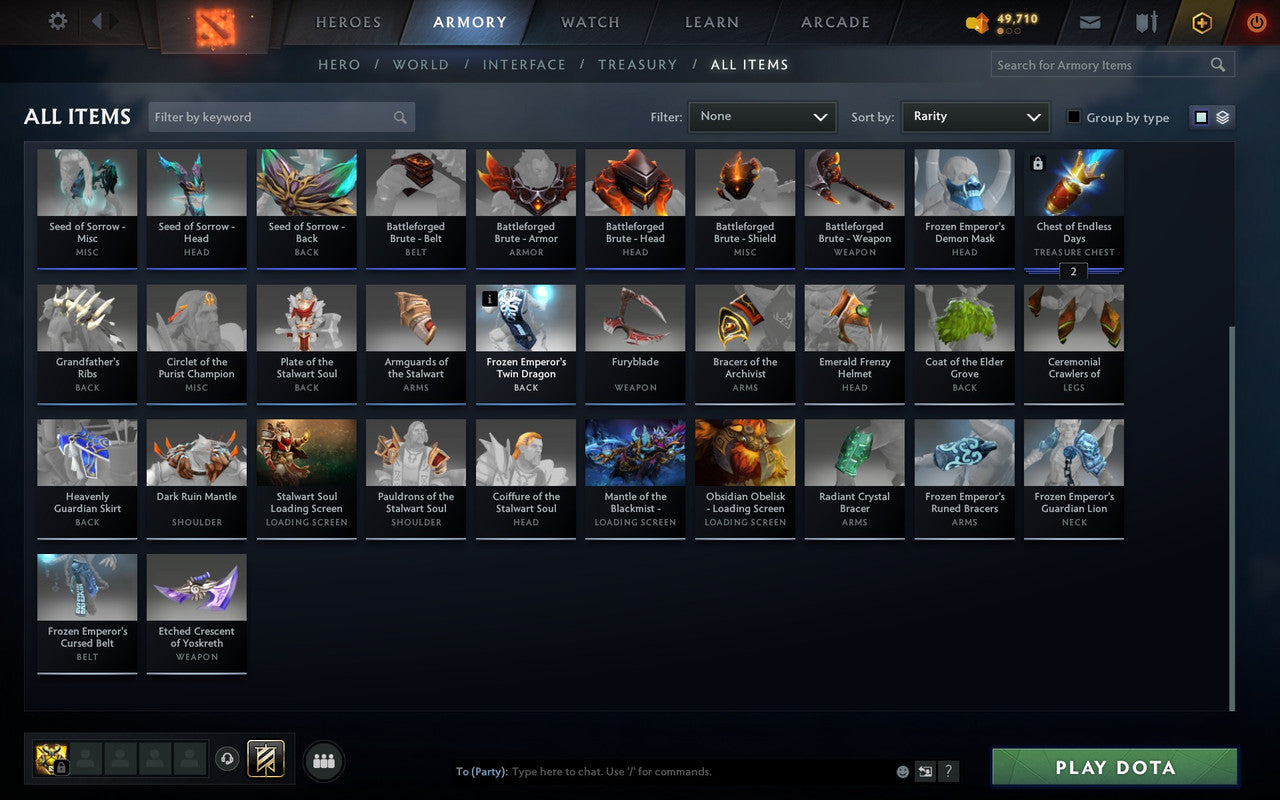1280x800 pixels.
Task: Open the settings gear icon
Action: tap(57, 21)
